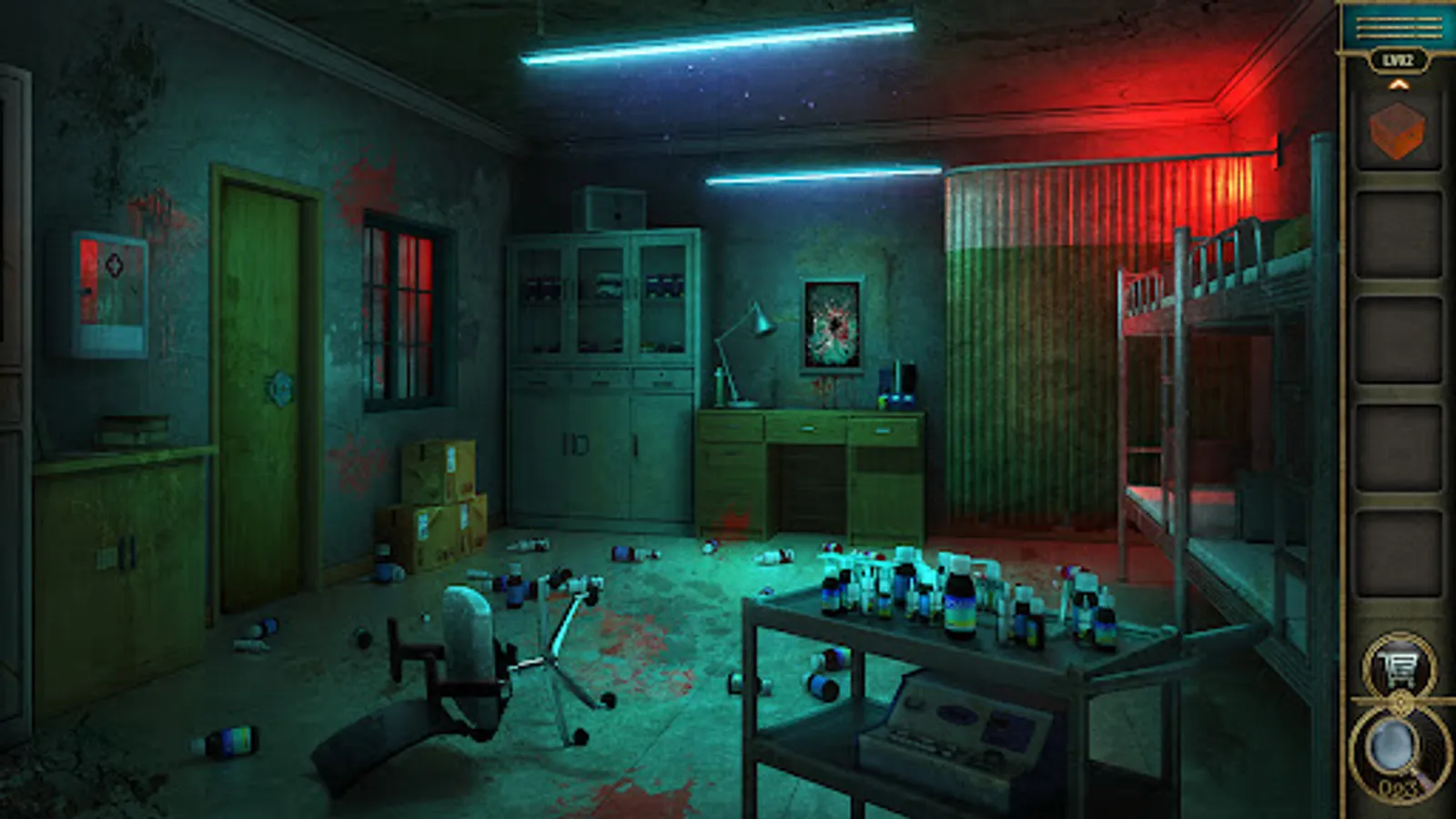Open the desk drawer
Image resolution: width=1456 pixels, height=819 pixels.
pos(810,428)
